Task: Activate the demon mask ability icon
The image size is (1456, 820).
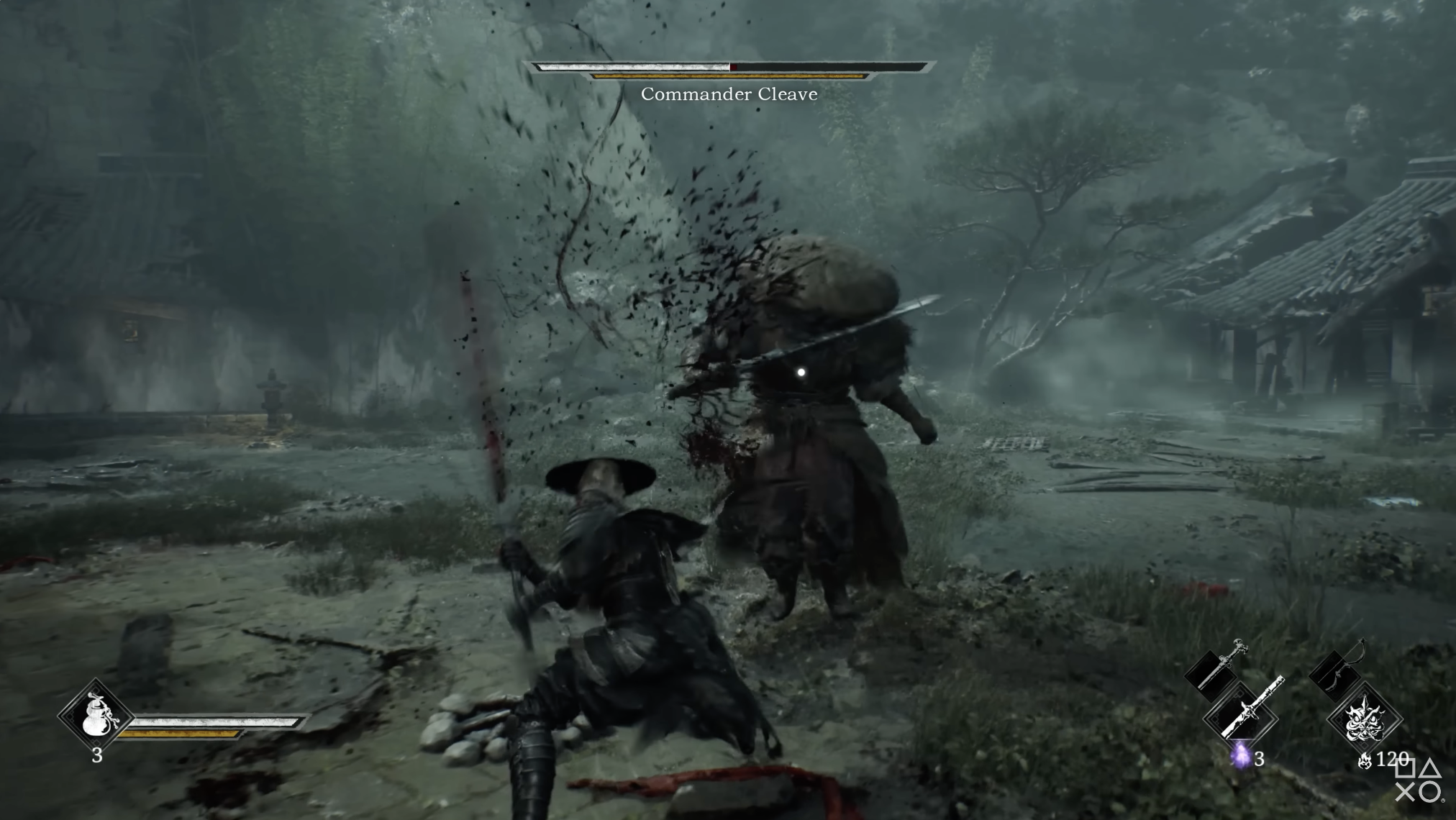Action: 1364,718
